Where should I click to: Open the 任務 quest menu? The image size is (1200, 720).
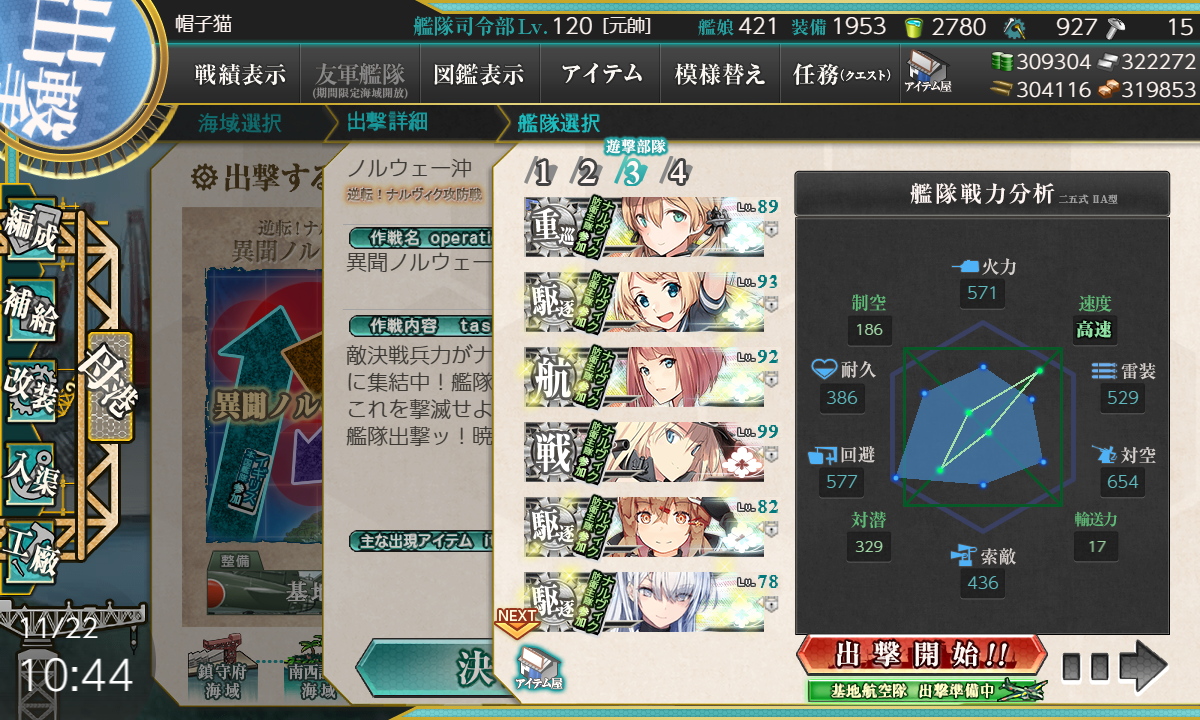840,74
